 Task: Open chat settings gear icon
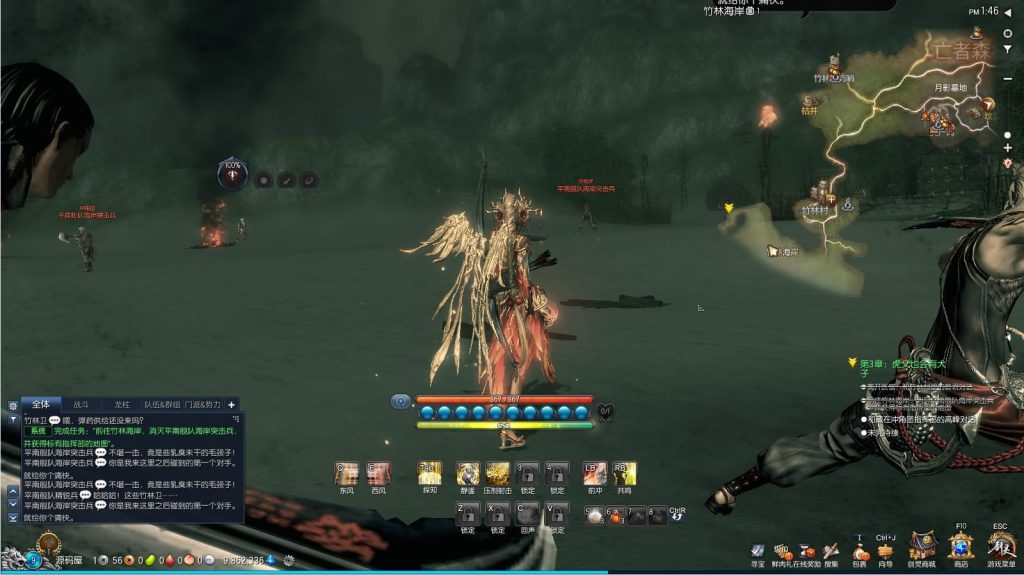click(x=13, y=406)
